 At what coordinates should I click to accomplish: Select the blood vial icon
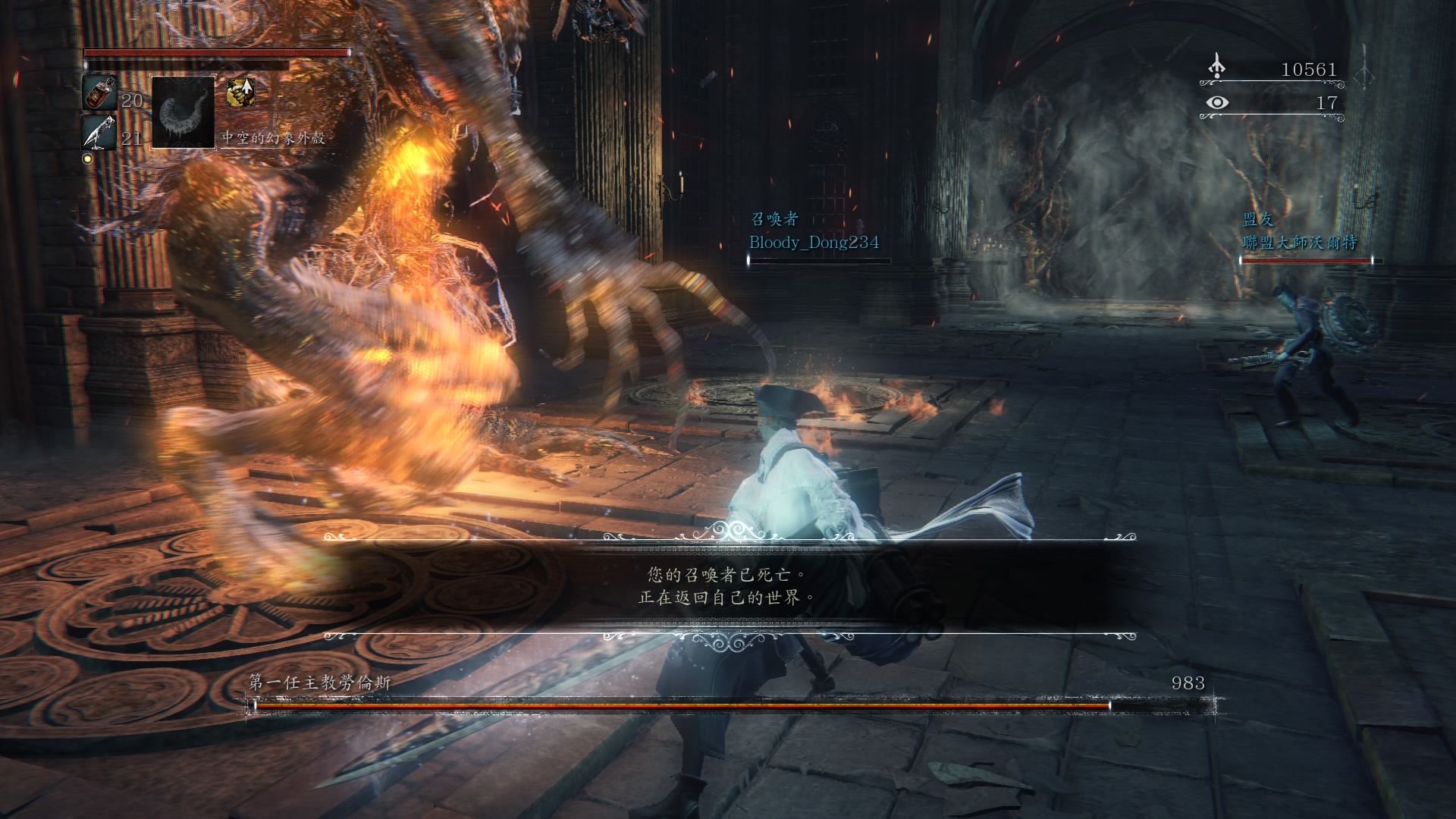pos(99,93)
